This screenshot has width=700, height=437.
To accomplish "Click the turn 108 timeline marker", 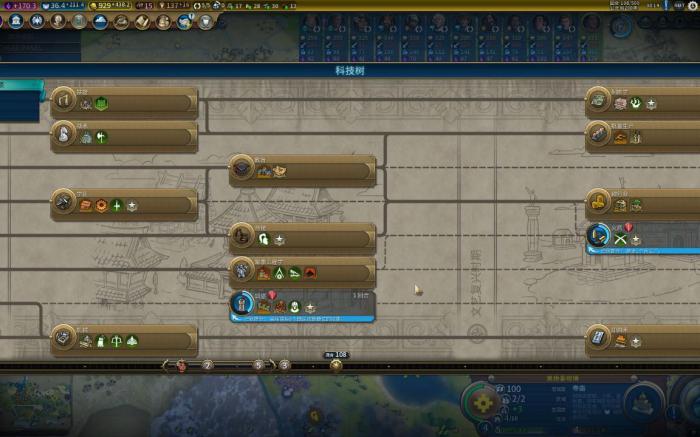I will pos(336,363).
